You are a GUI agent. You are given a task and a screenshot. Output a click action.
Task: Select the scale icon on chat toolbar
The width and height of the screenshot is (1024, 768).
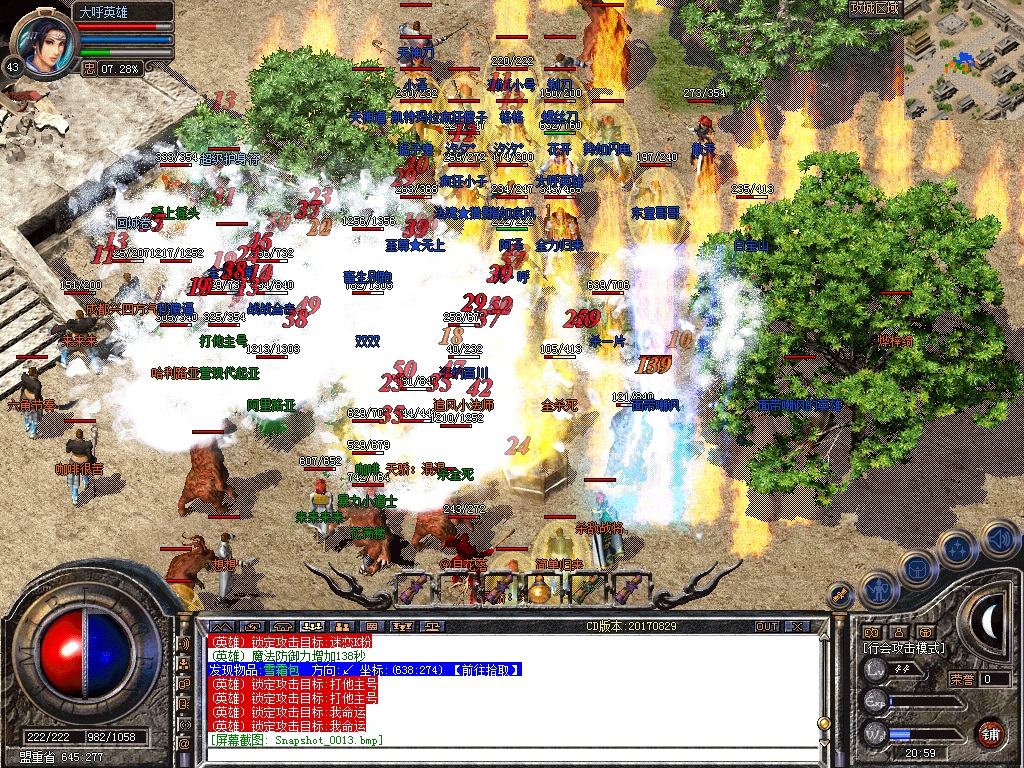click(x=433, y=626)
